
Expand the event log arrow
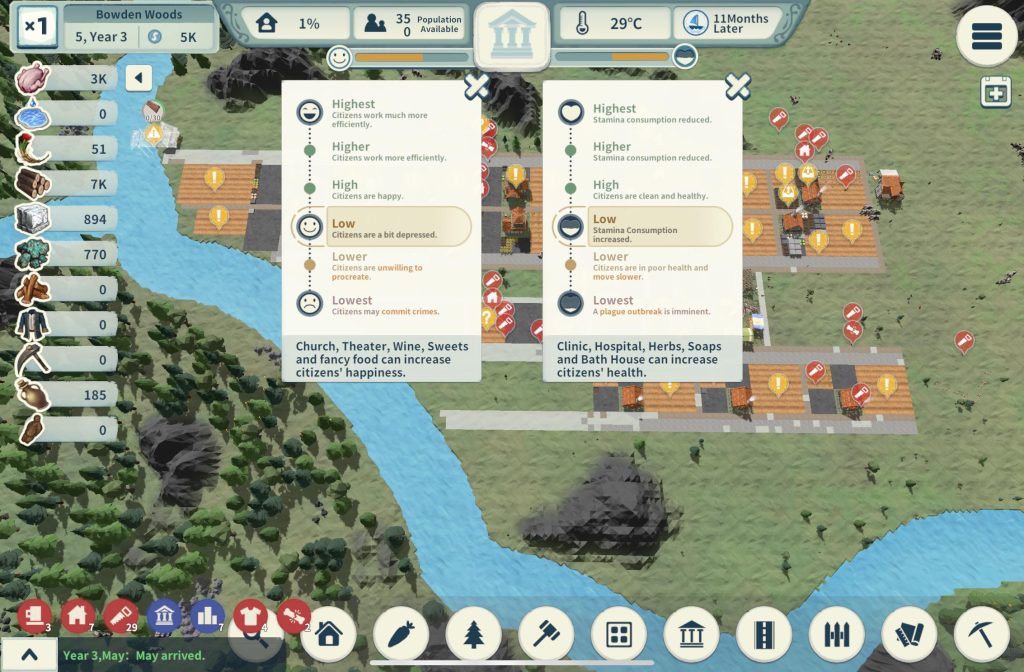coord(28,655)
